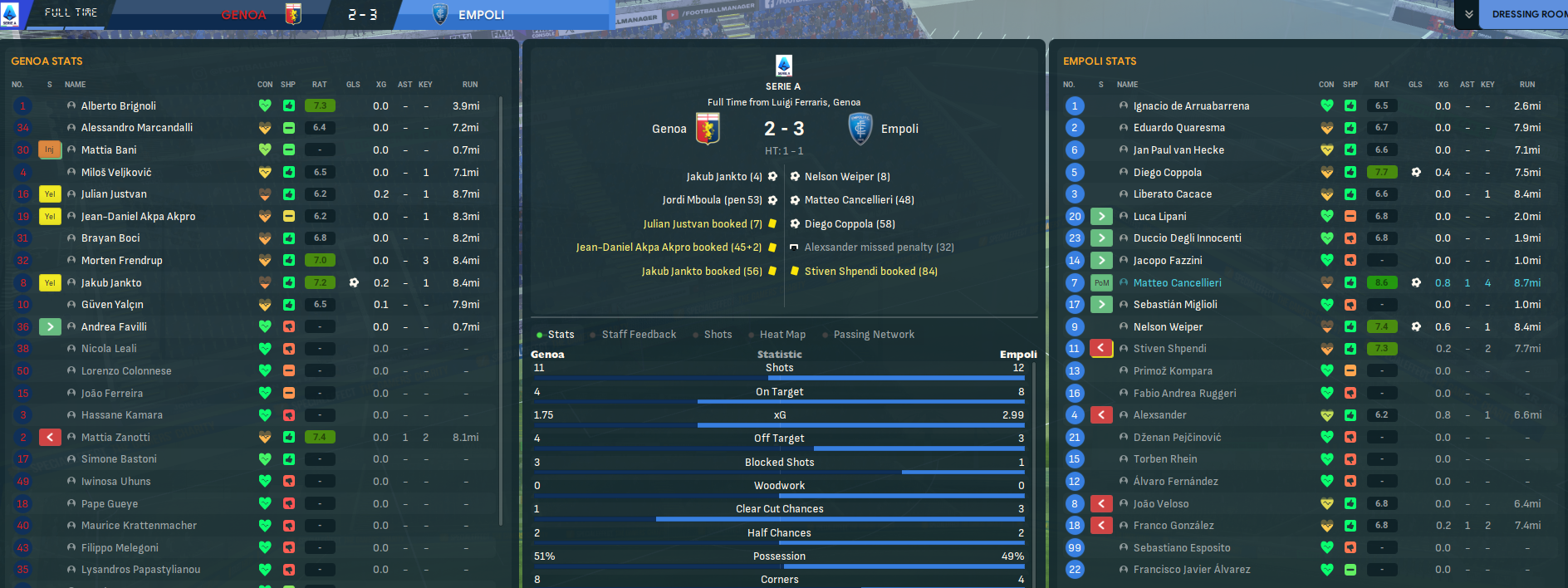The height and width of the screenshot is (588, 1568).
Task: Open Mattia Zanotti's player row
Action: tap(115, 438)
